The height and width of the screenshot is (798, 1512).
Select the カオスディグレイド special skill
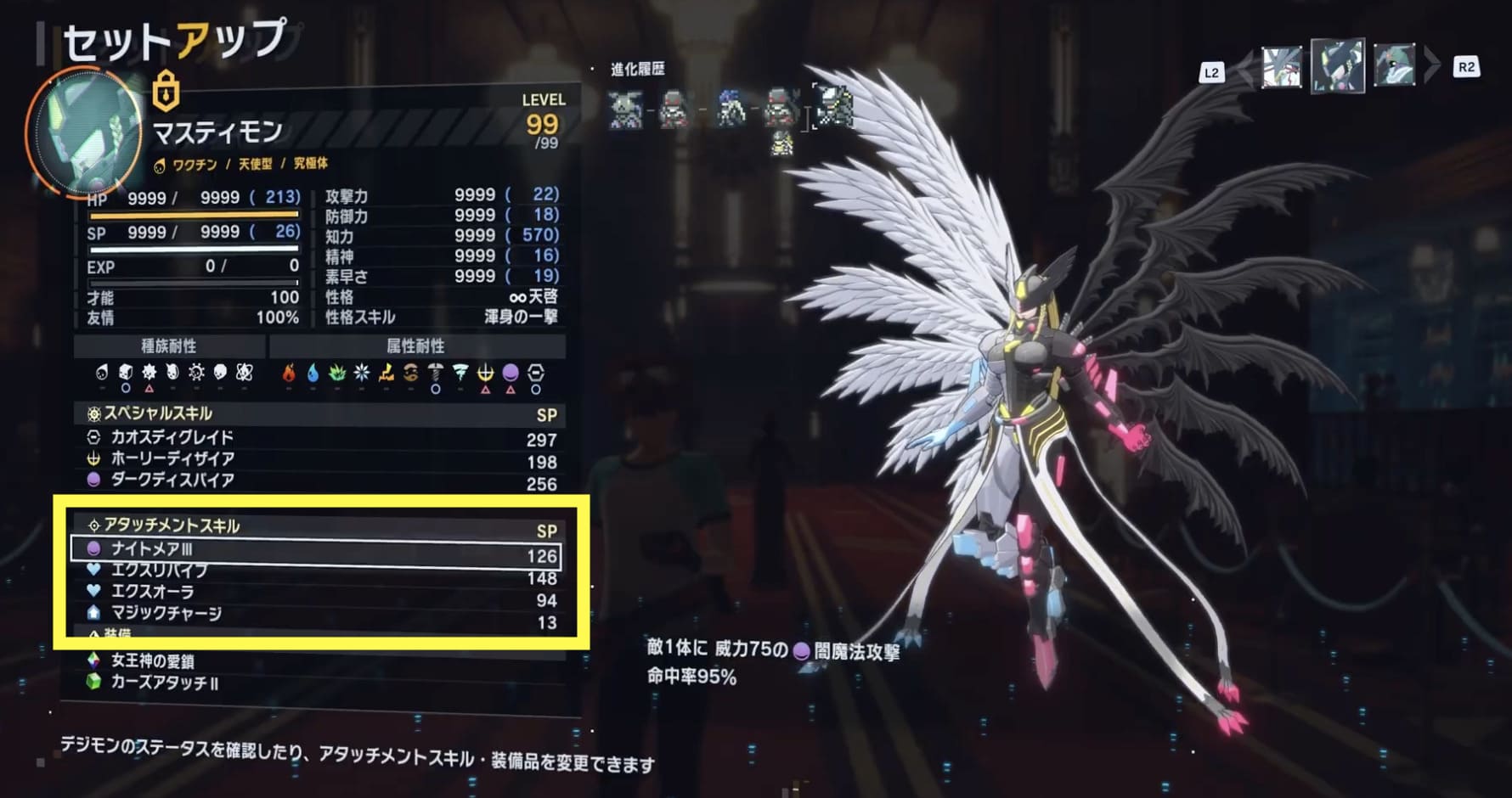314,438
